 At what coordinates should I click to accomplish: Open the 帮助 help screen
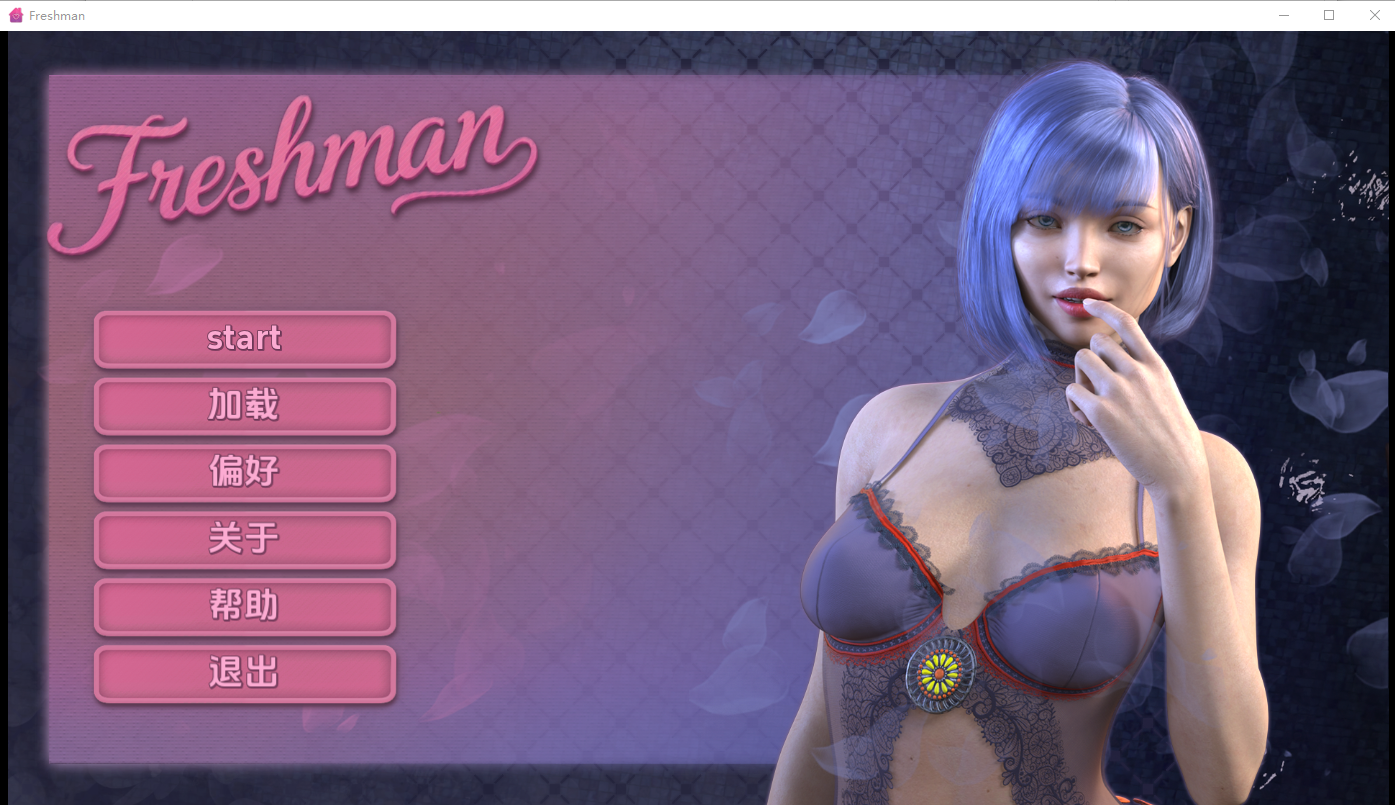point(244,605)
